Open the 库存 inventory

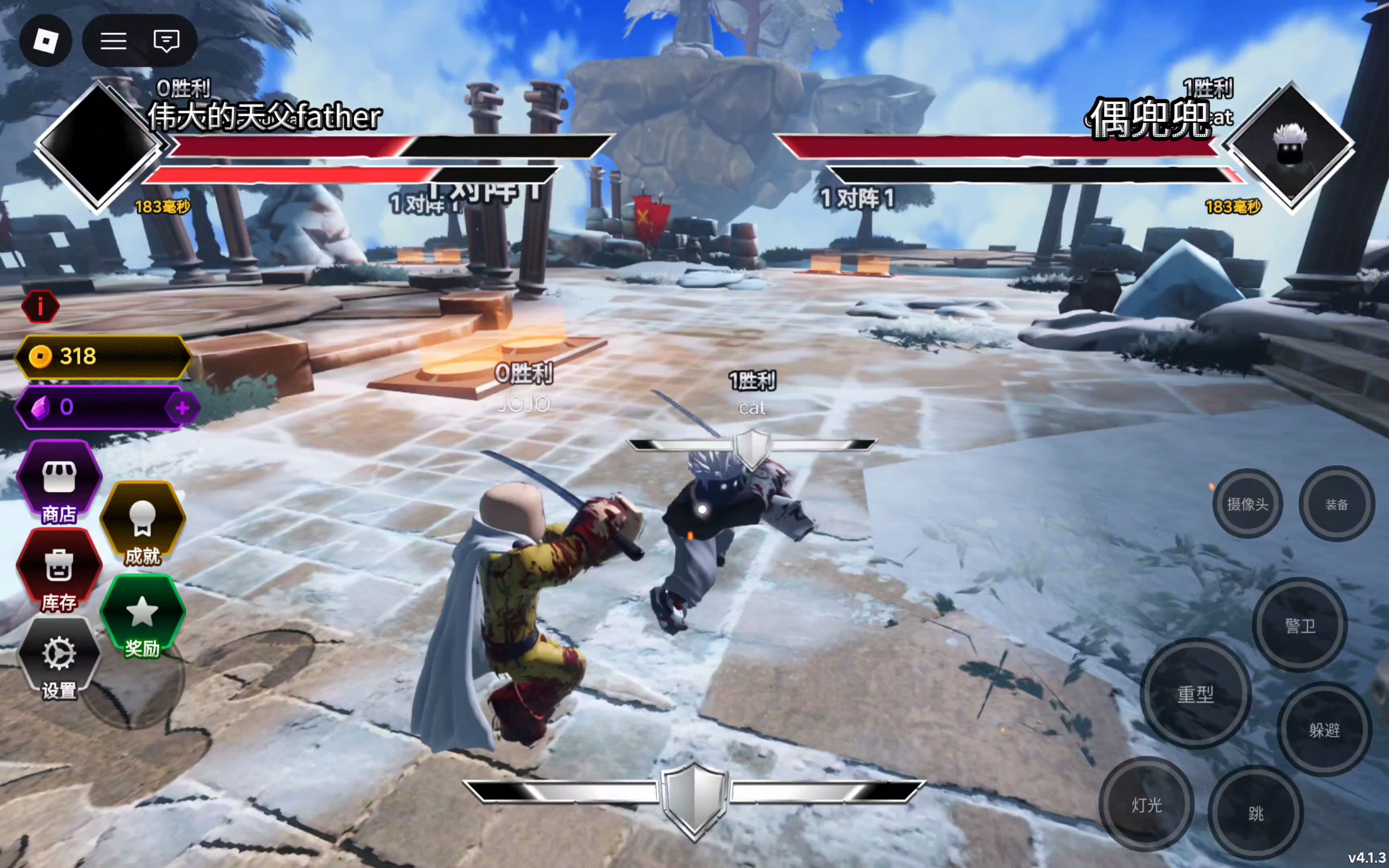(59, 571)
